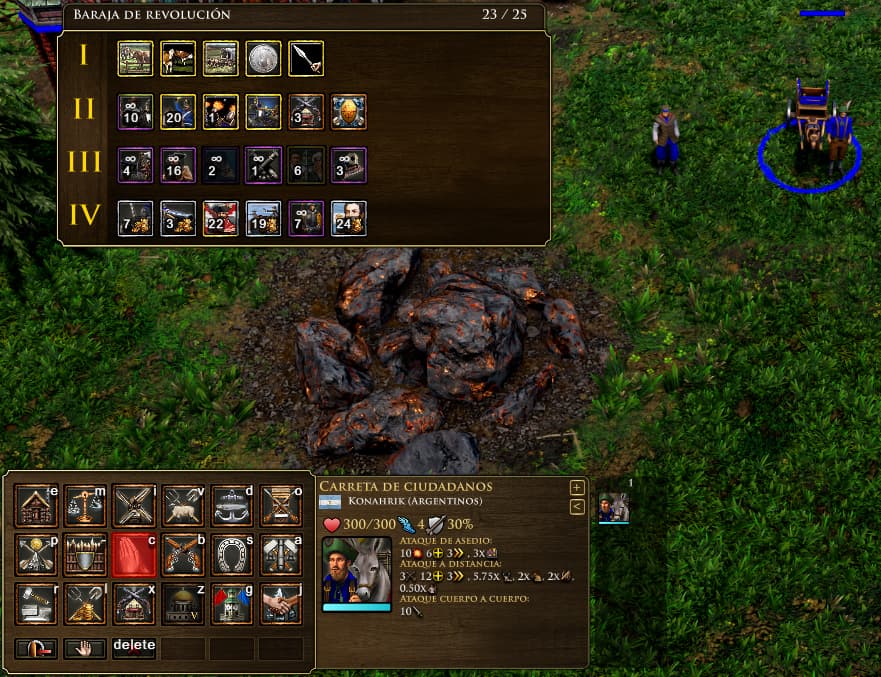Build a house with the log cabin icon
The height and width of the screenshot is (677, 881).
click(x=36, y=505)
